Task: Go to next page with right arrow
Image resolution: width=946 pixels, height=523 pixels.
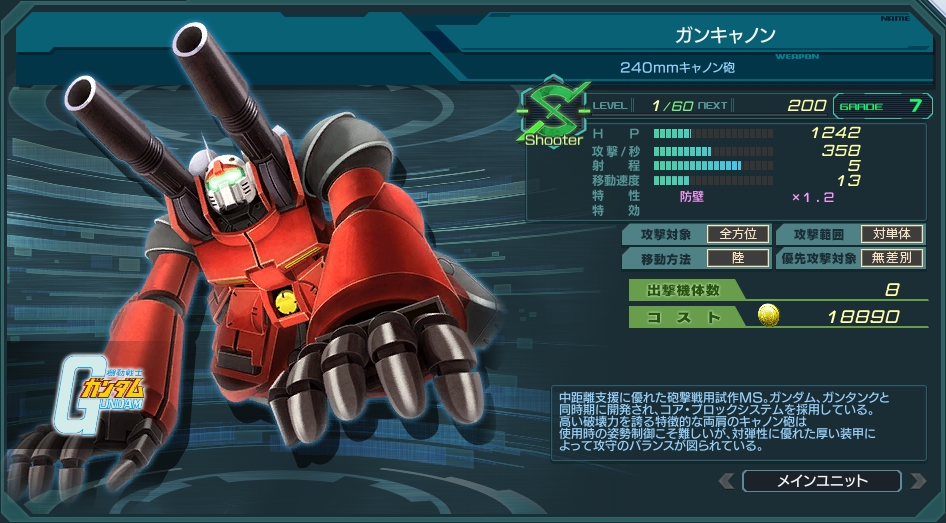Action: [x=916, y=481]
